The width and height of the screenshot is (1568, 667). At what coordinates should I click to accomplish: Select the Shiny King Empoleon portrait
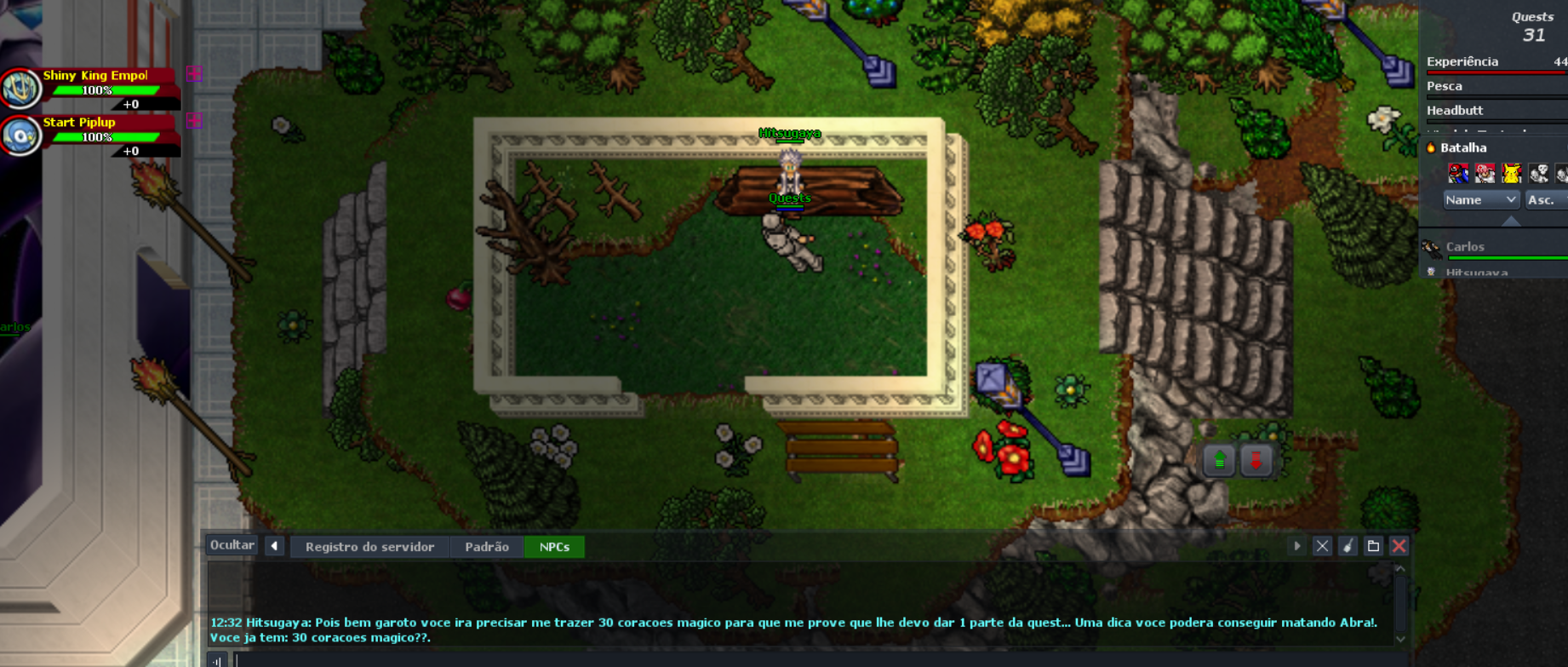pyautogui.click(x=20, y=89)
